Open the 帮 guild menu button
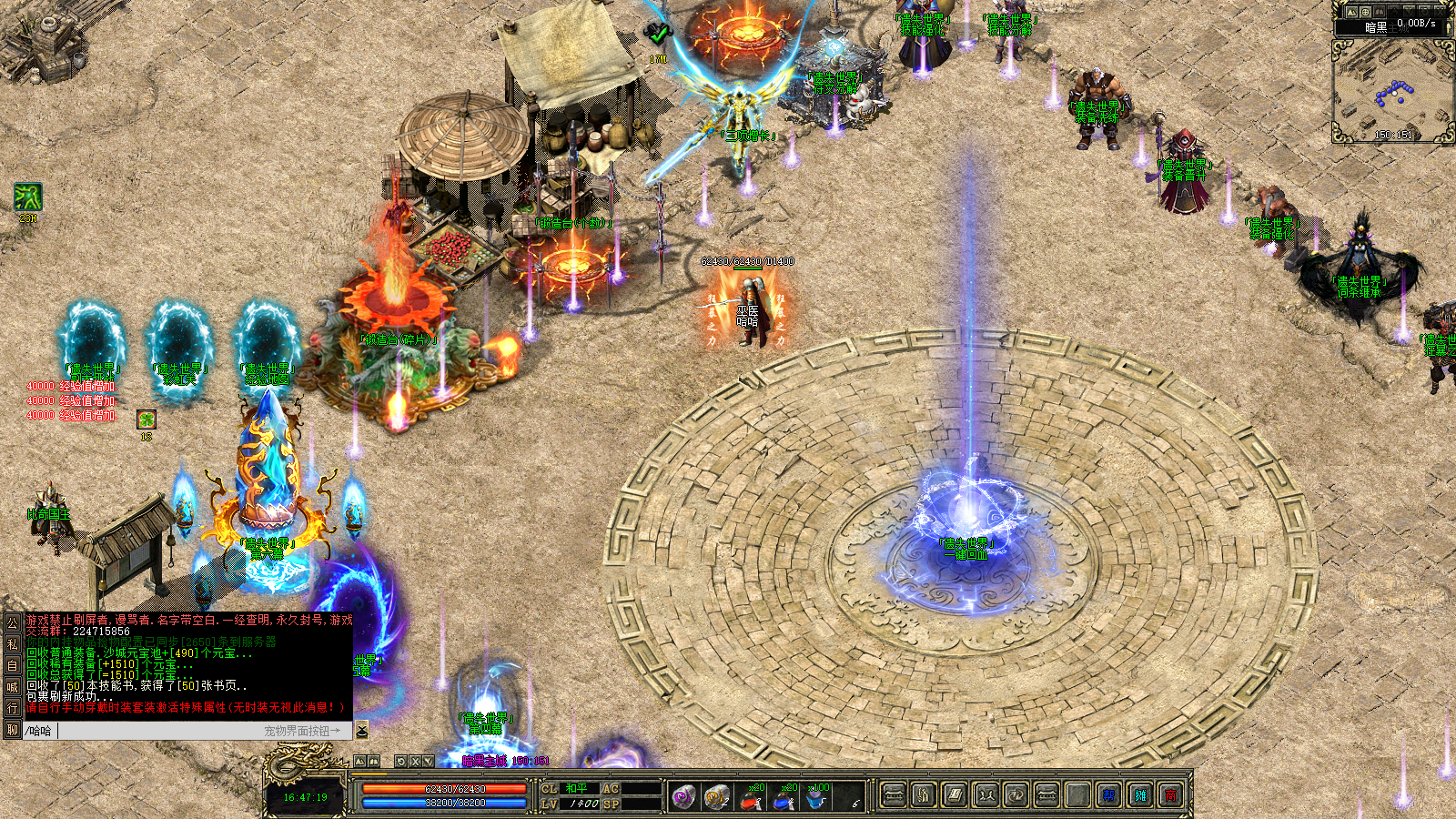Image resolution: width=1456 pixels, height=819 pixels. coord(1108,796)
